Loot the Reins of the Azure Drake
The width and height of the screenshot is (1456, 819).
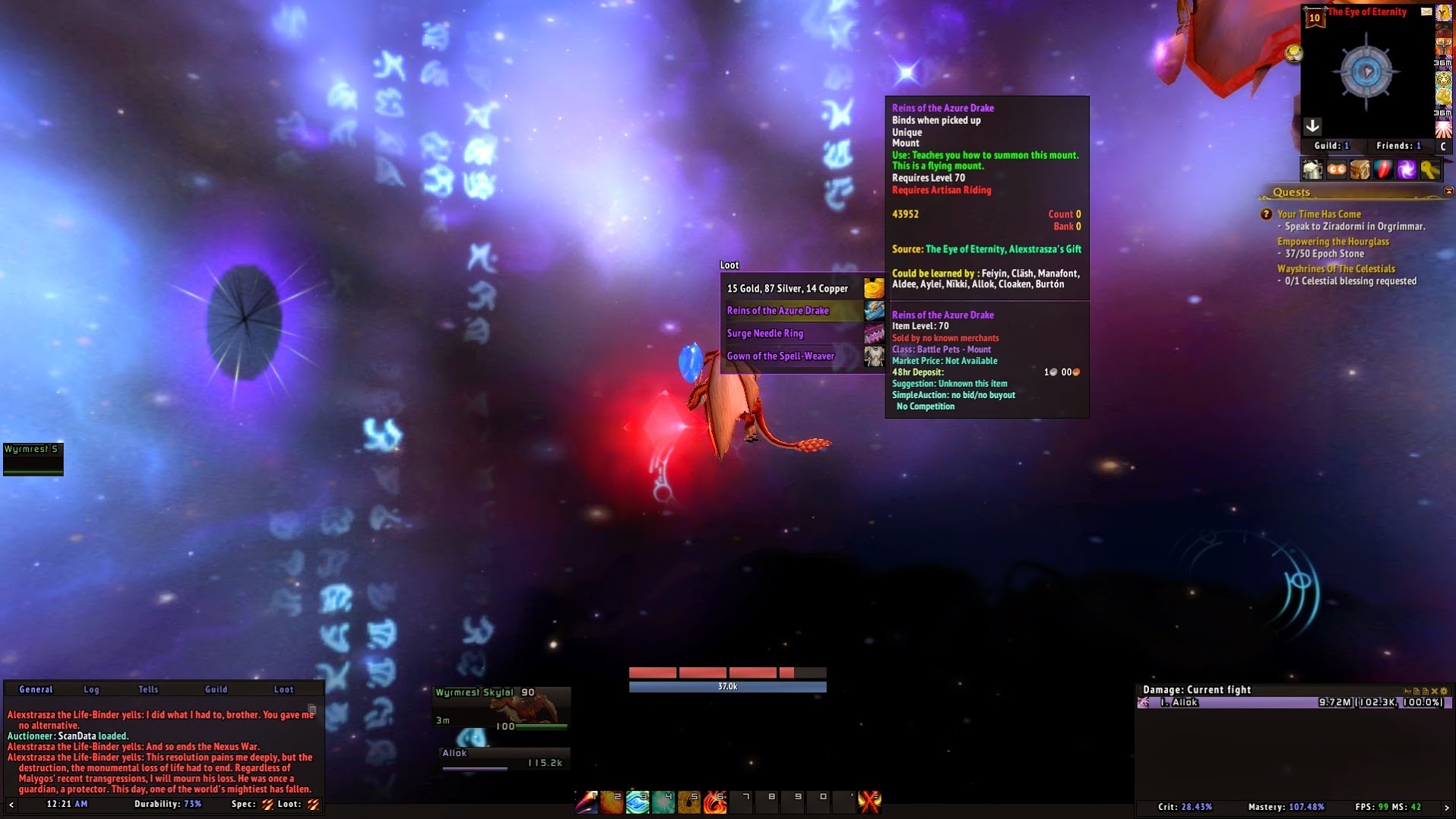[778, 311]
